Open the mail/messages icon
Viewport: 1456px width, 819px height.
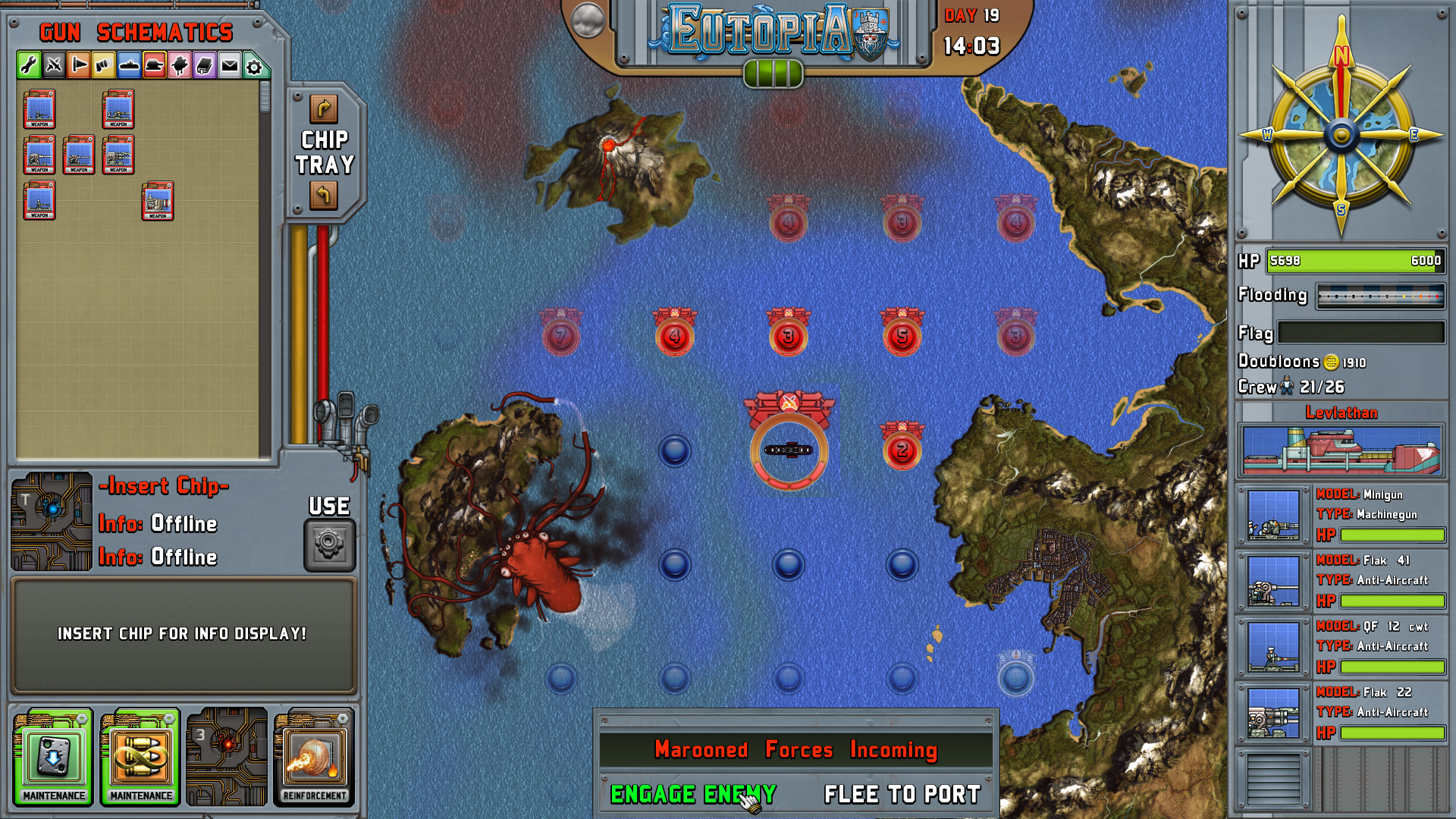coord(231,66)
